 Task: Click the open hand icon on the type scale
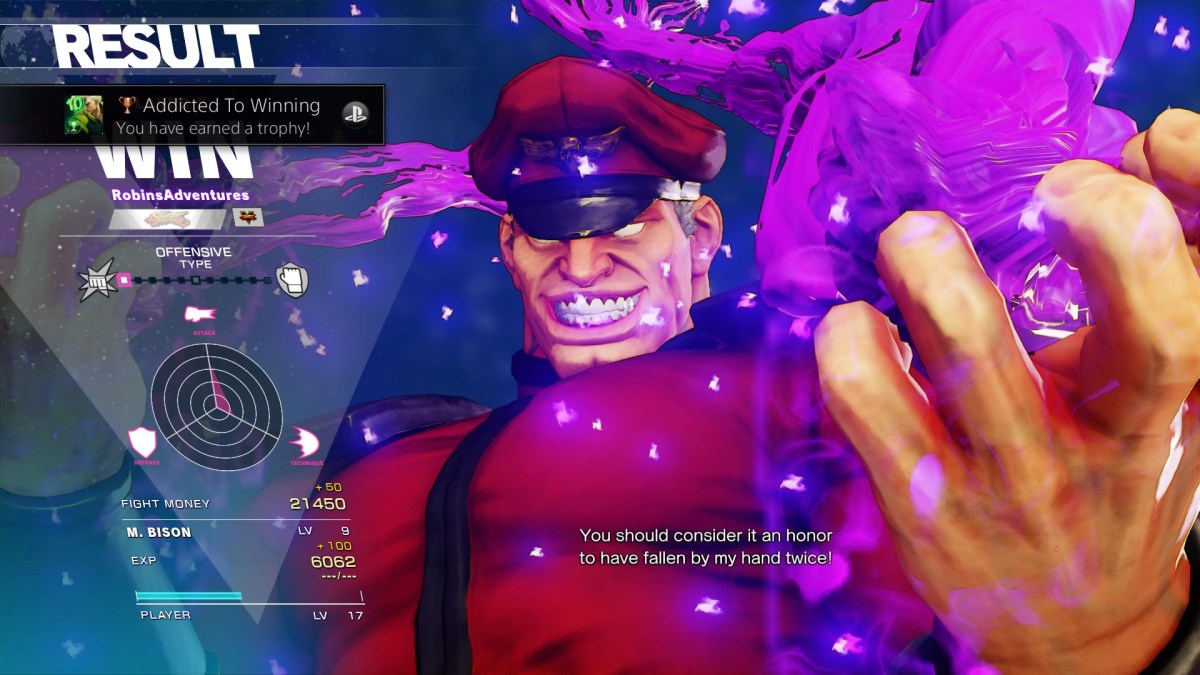291,280
